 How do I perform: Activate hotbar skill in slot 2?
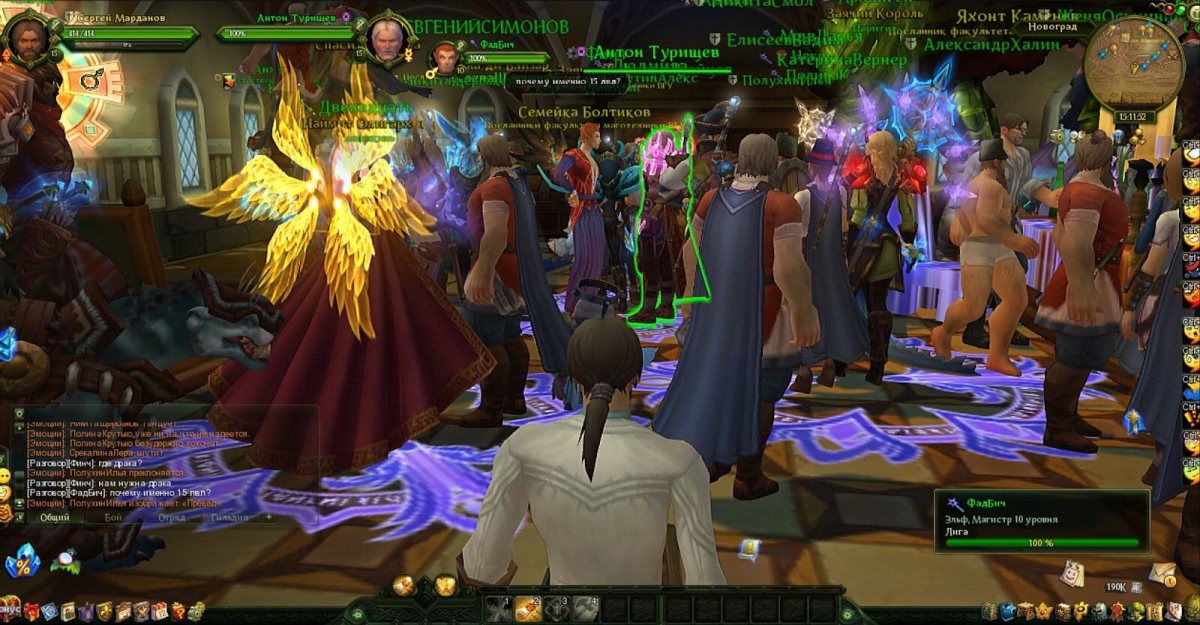[x=528, y=607]
